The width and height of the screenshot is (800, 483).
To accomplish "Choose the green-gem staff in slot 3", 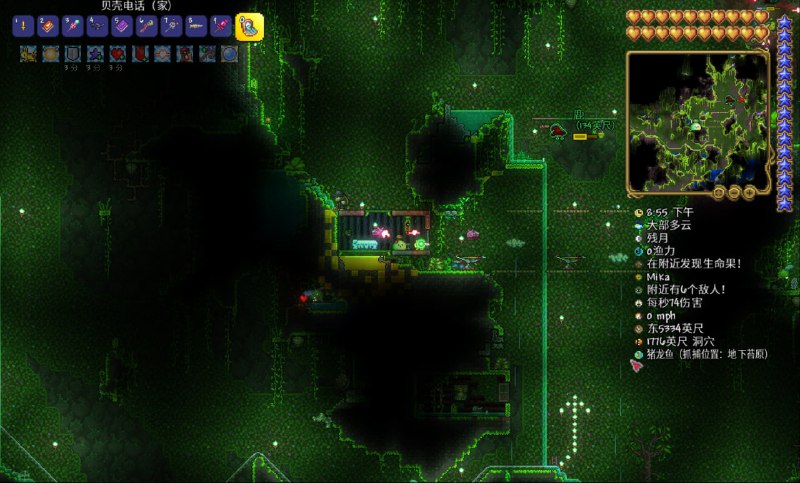I will tap(72, 27).
